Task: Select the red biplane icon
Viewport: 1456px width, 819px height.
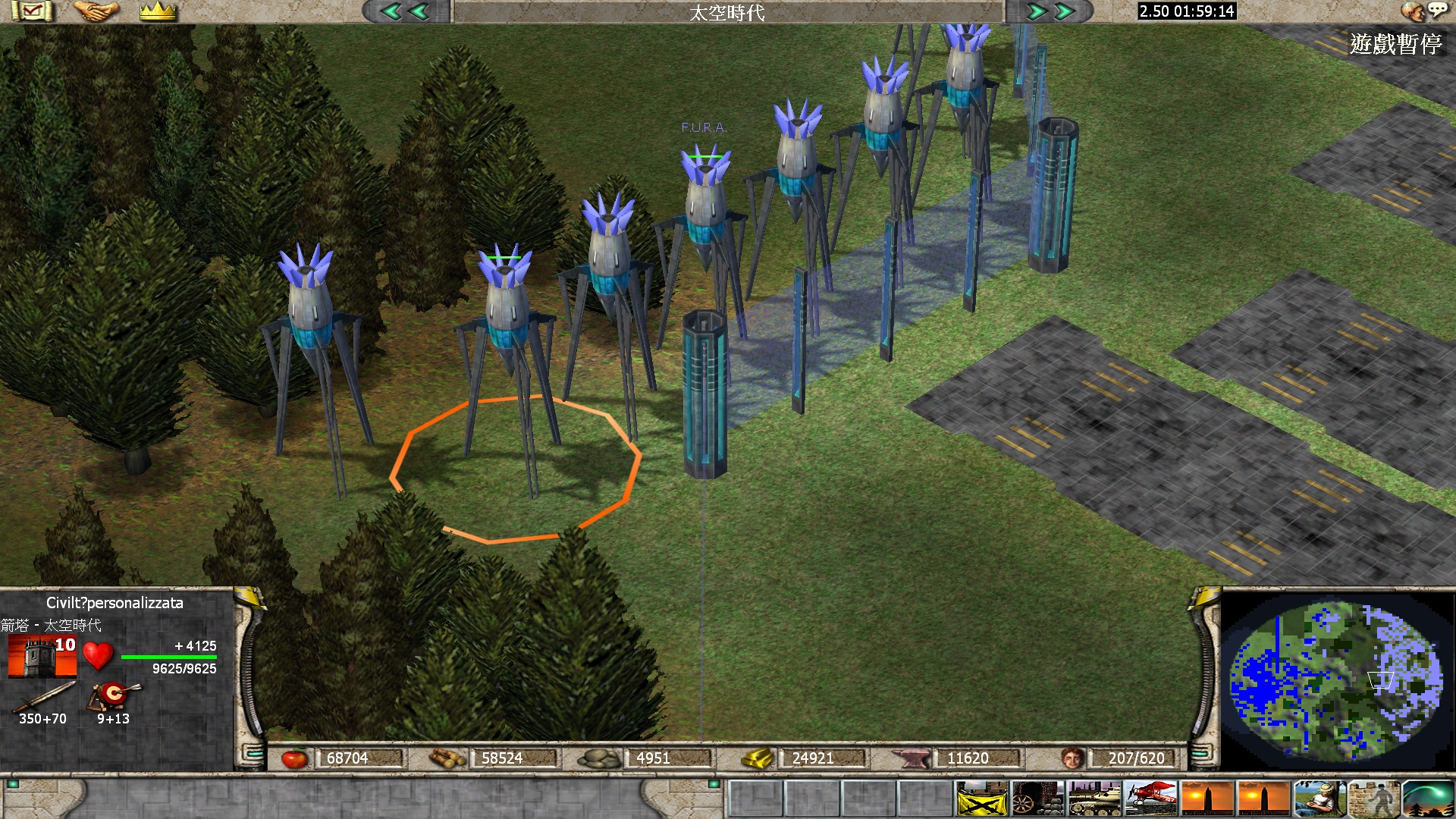Action: coord(1150,799)
